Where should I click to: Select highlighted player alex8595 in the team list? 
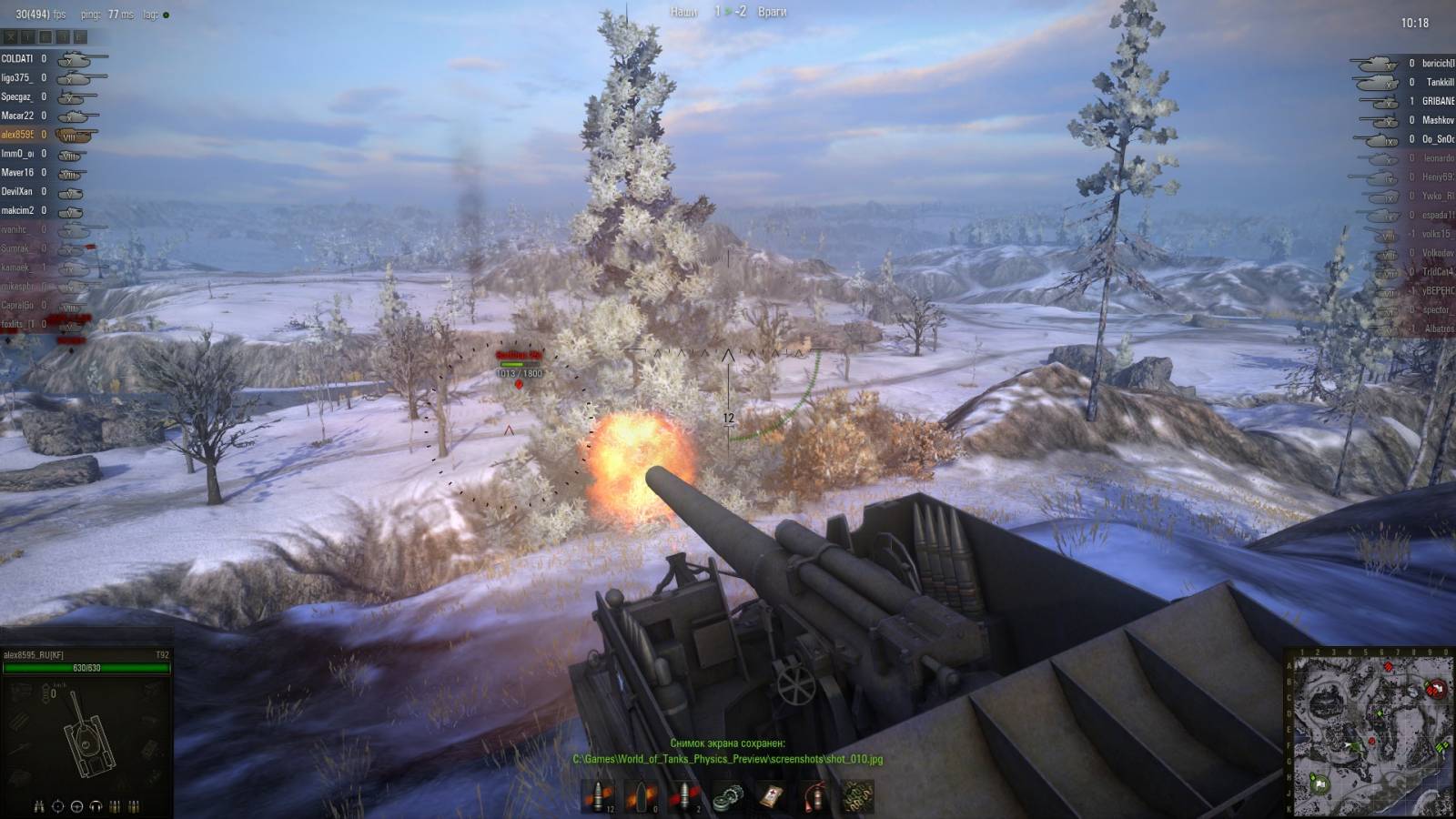click(x=17, y=135)
